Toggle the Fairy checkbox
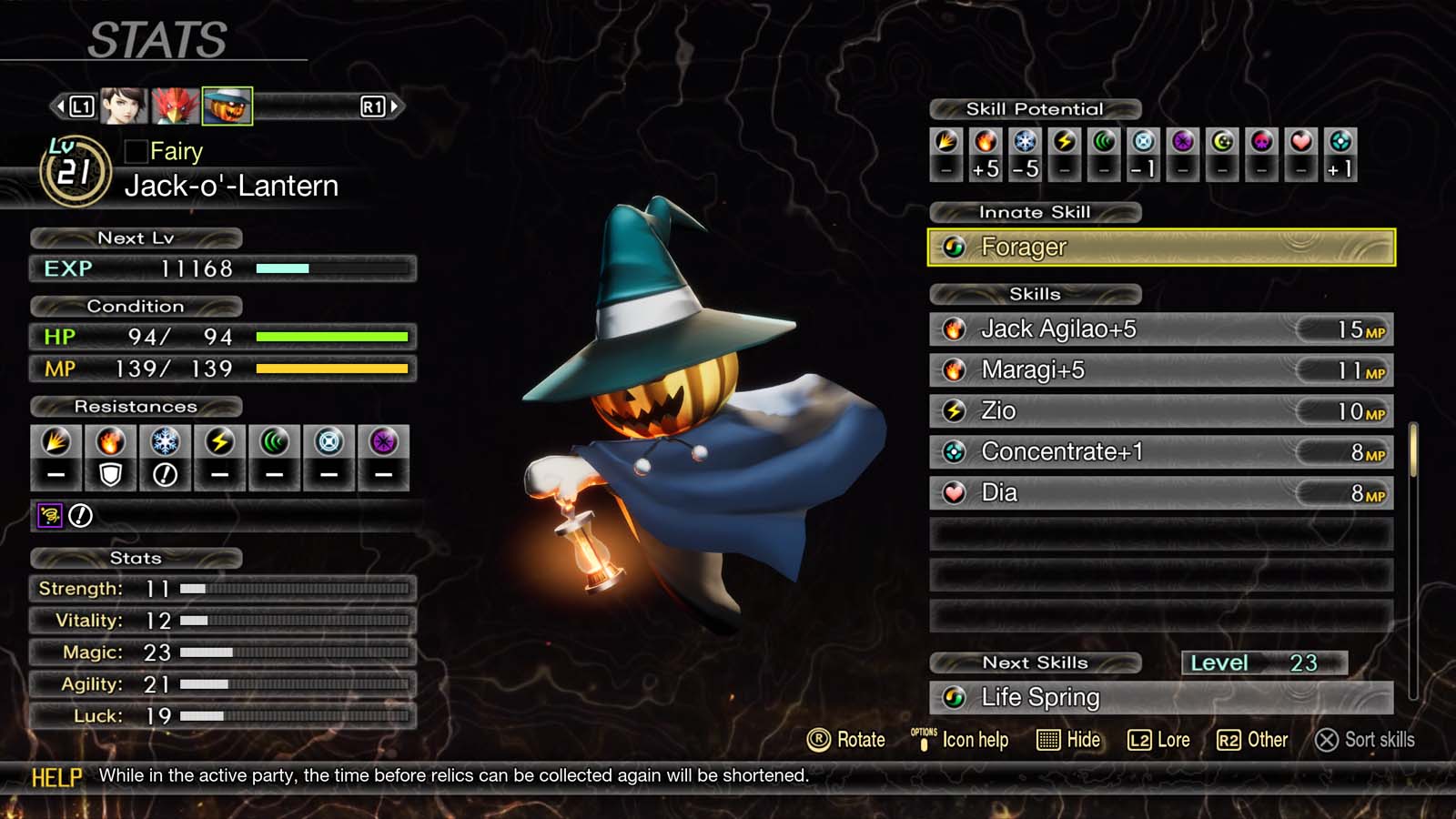Image resolution: width=1456 pixels, height=819 pixels. coord(137,151)
